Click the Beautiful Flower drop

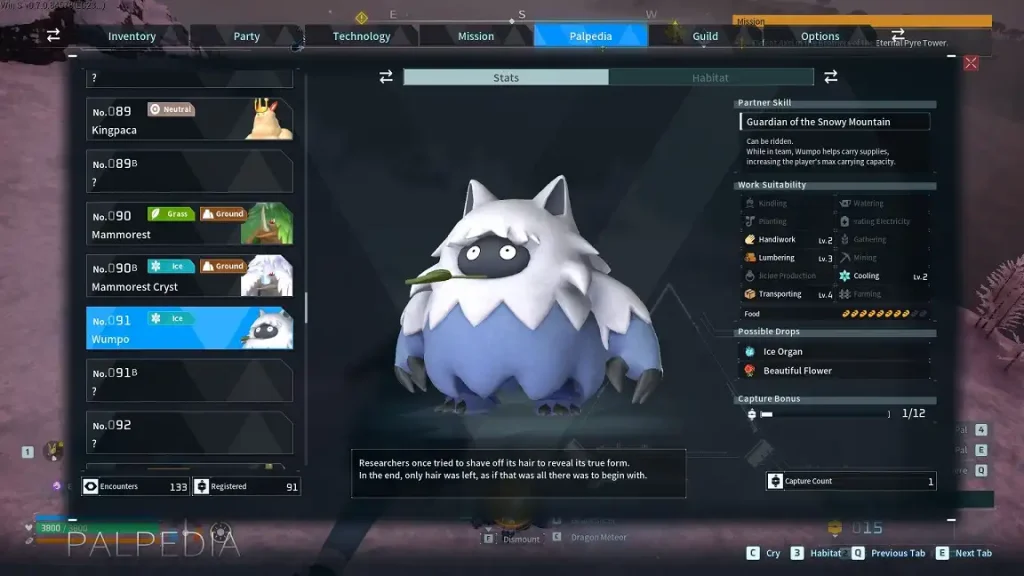point(796,371)
